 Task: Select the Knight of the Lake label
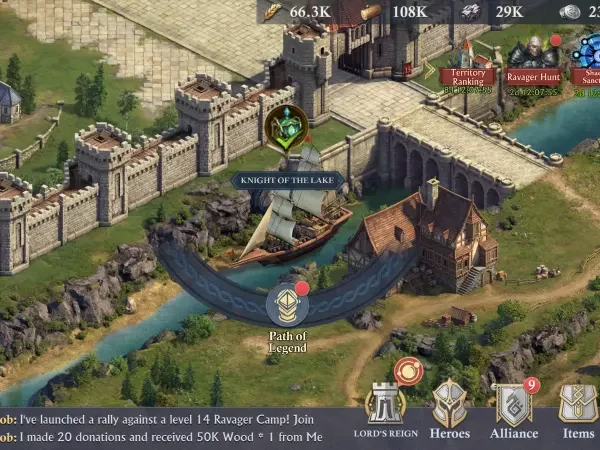point(288,181)
